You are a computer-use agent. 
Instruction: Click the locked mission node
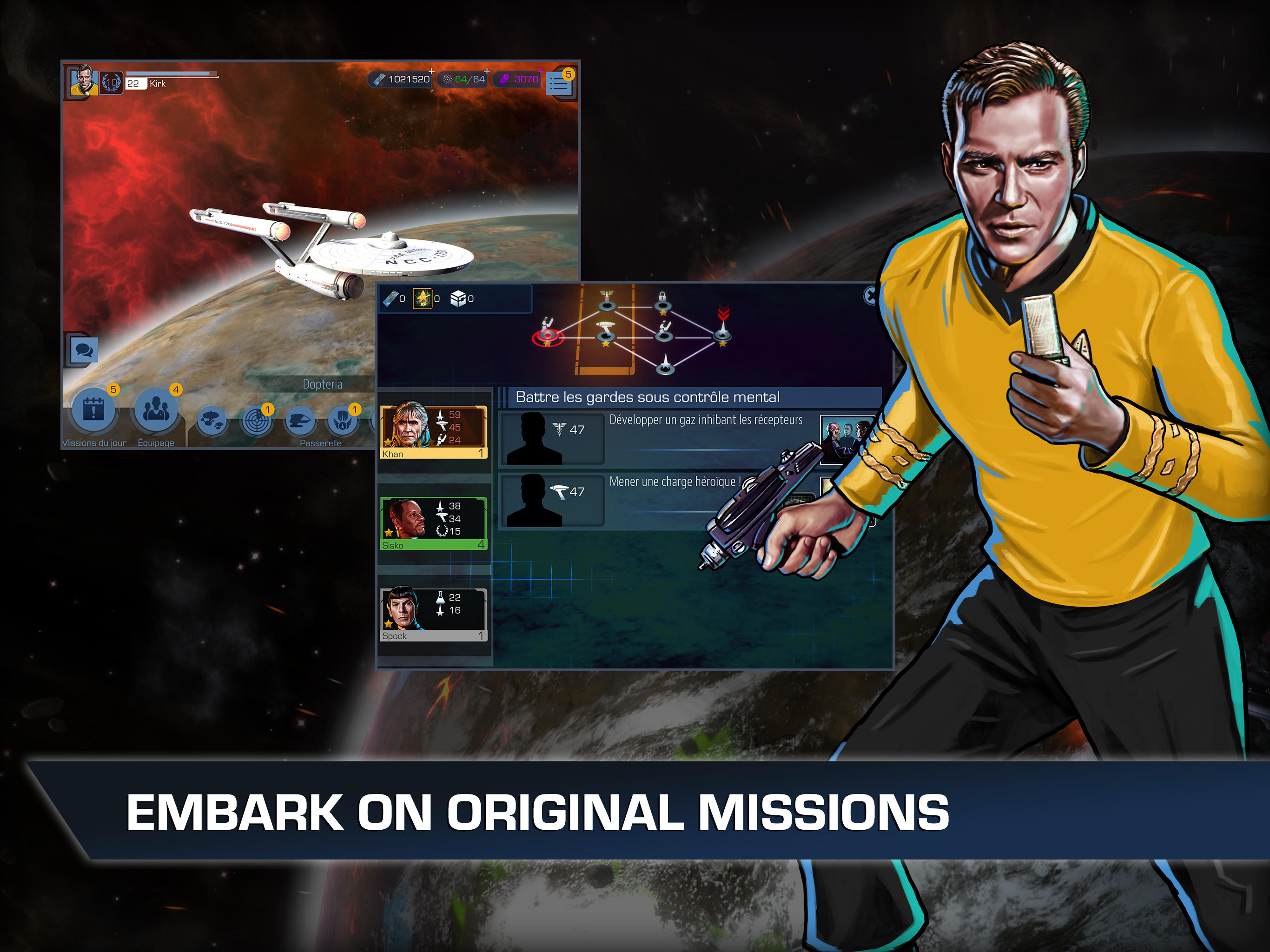pos(663,308)
